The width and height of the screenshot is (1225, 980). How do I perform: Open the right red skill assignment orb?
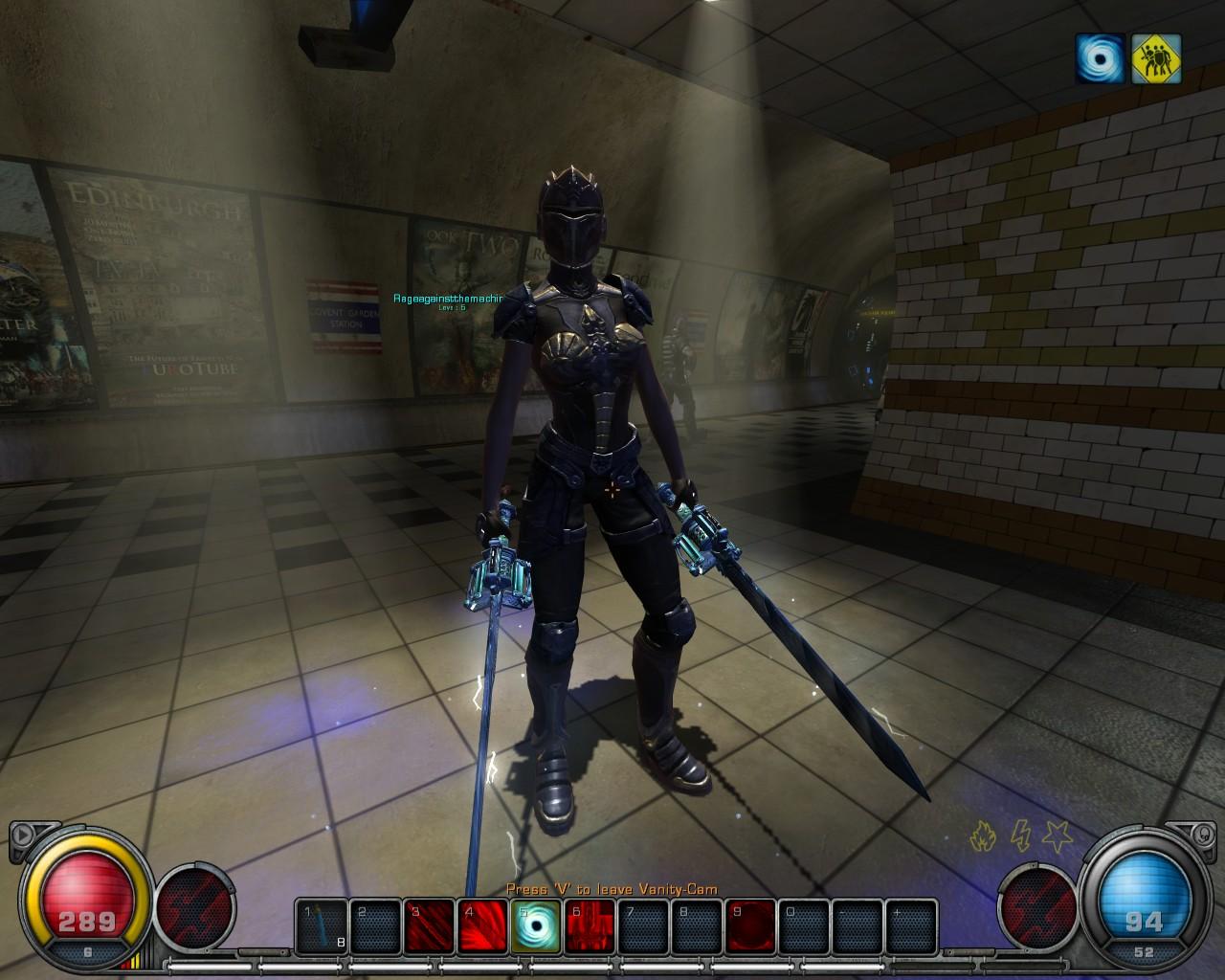(x=1037, y=906)
